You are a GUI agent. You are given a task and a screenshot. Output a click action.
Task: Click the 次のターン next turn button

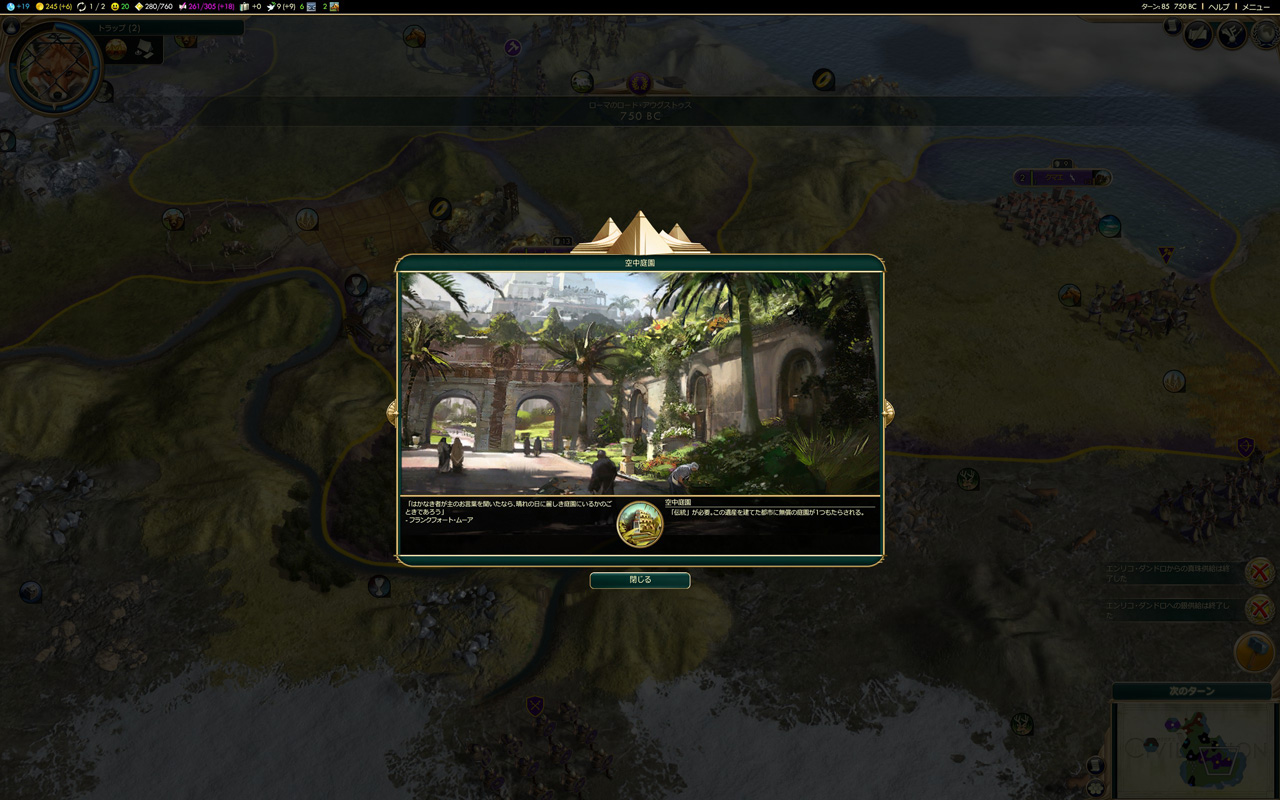(1191, 691)
